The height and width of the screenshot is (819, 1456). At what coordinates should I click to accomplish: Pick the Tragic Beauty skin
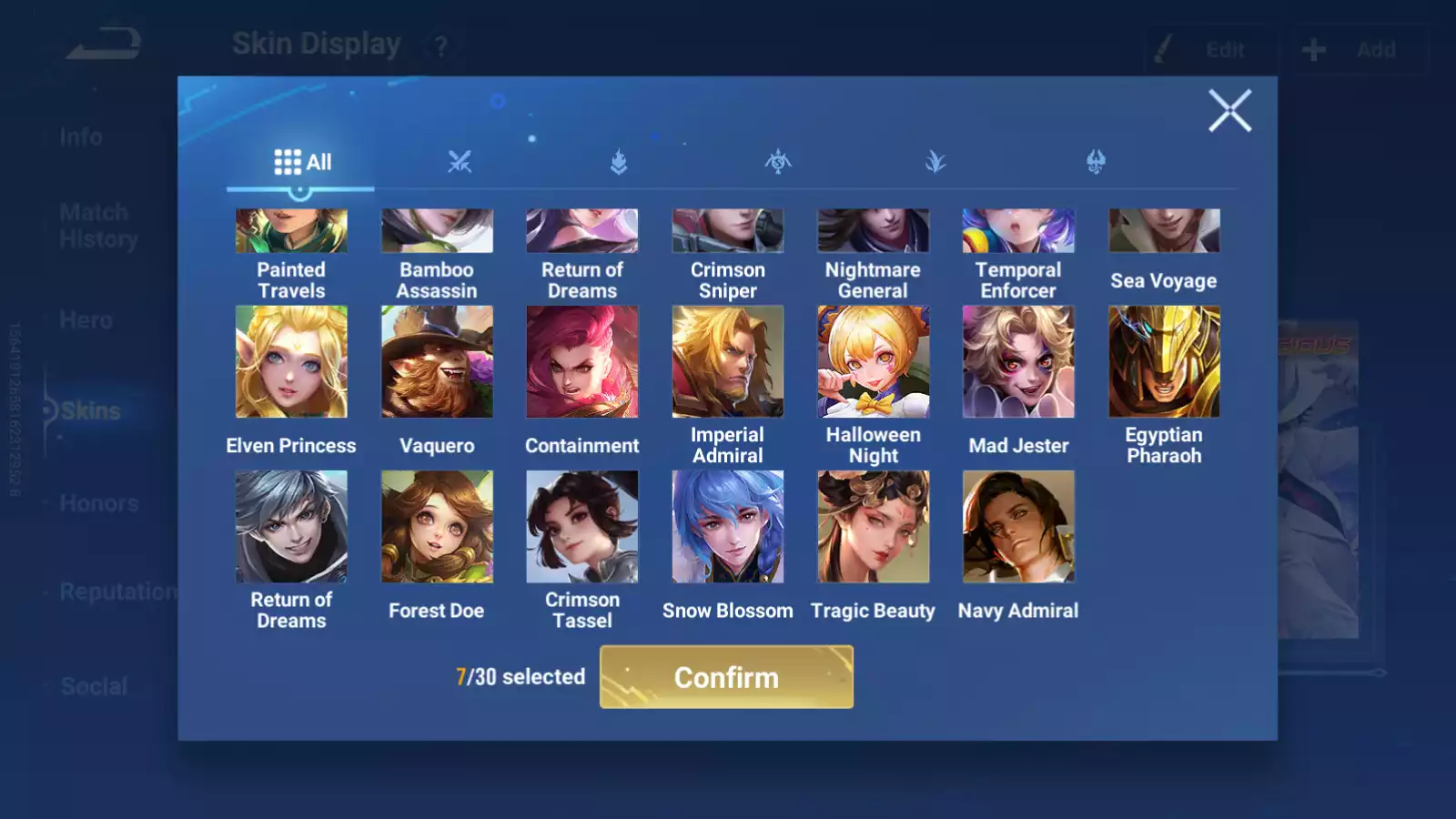[x=873, y=527]
